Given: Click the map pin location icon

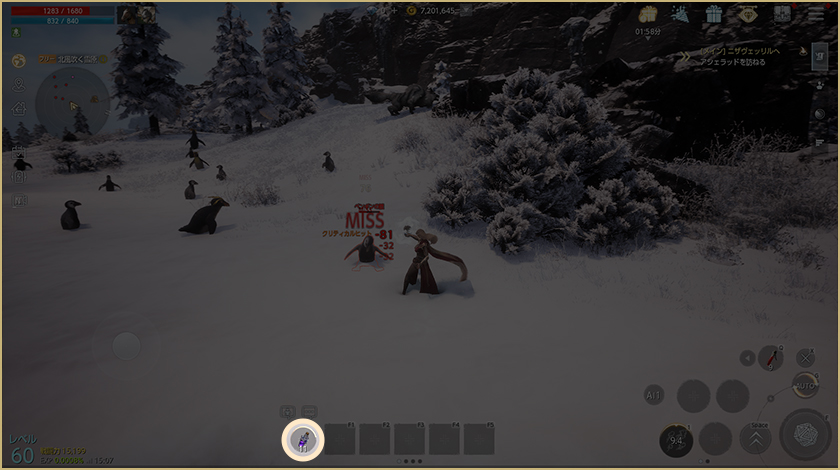Looking at the screenshot, I should [x=19, y=84].
